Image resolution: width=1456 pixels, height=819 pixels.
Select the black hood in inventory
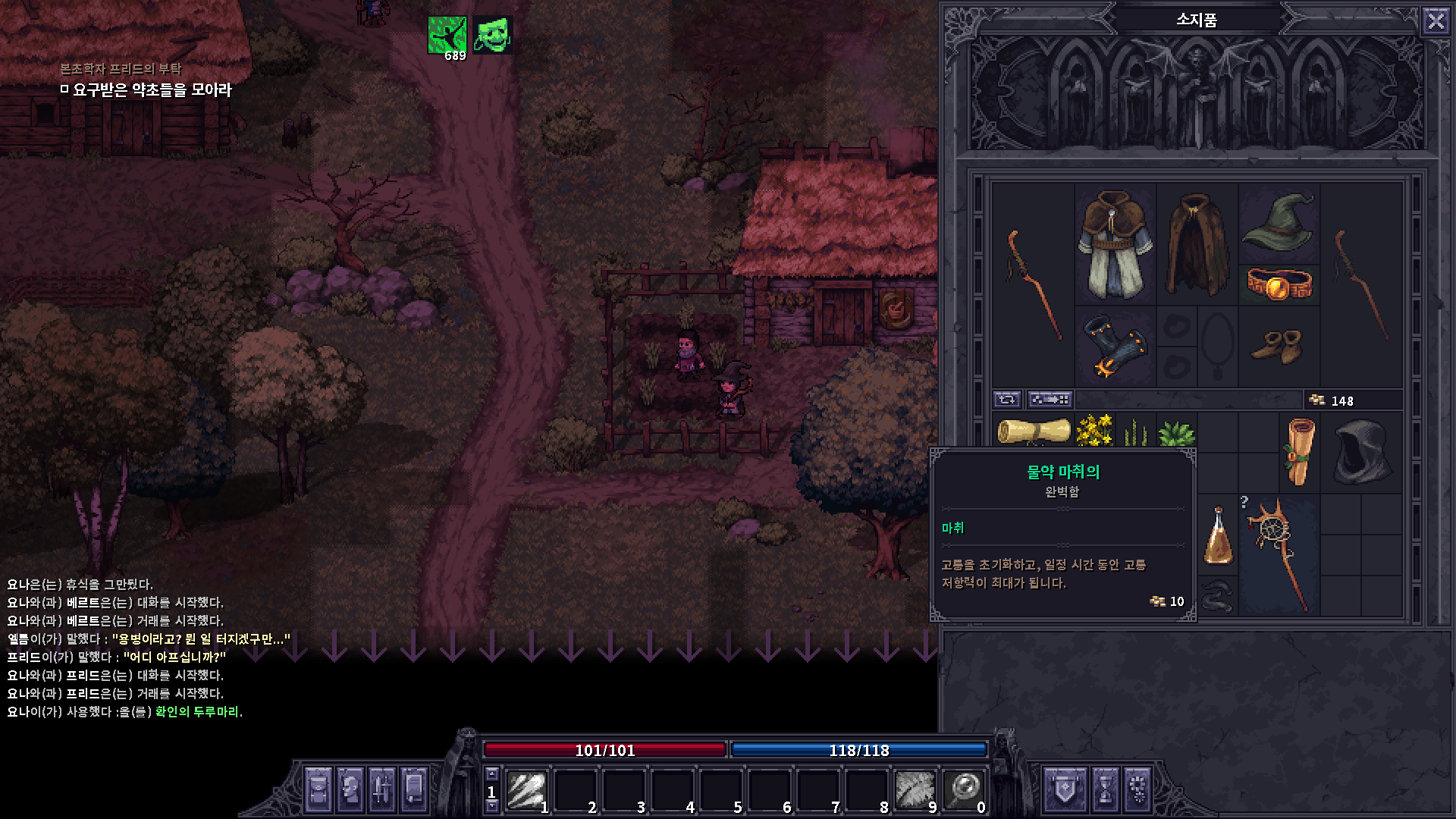pyautogui.click(x=1361, y=453)
